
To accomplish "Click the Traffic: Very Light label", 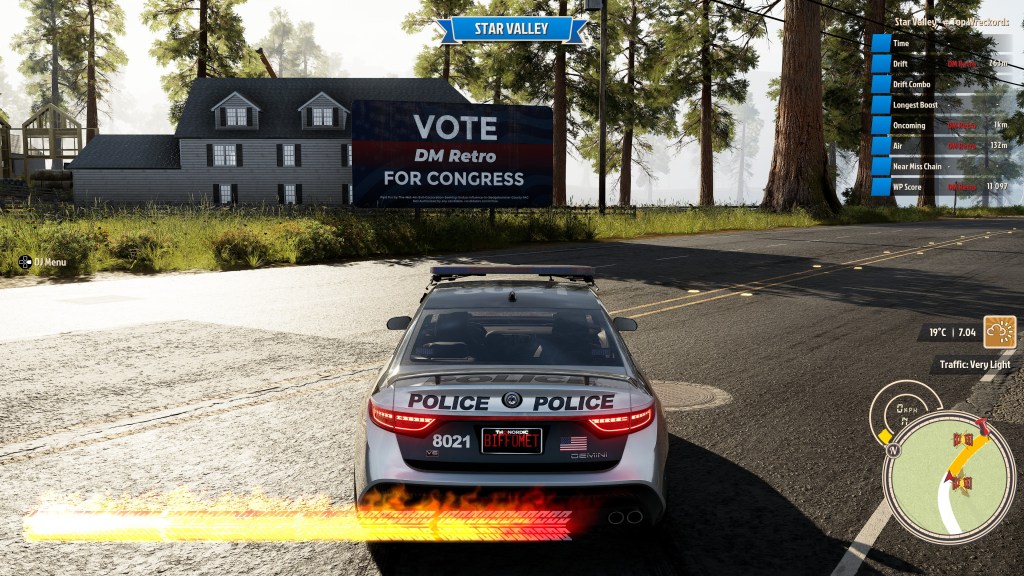I will pos(972,365).
